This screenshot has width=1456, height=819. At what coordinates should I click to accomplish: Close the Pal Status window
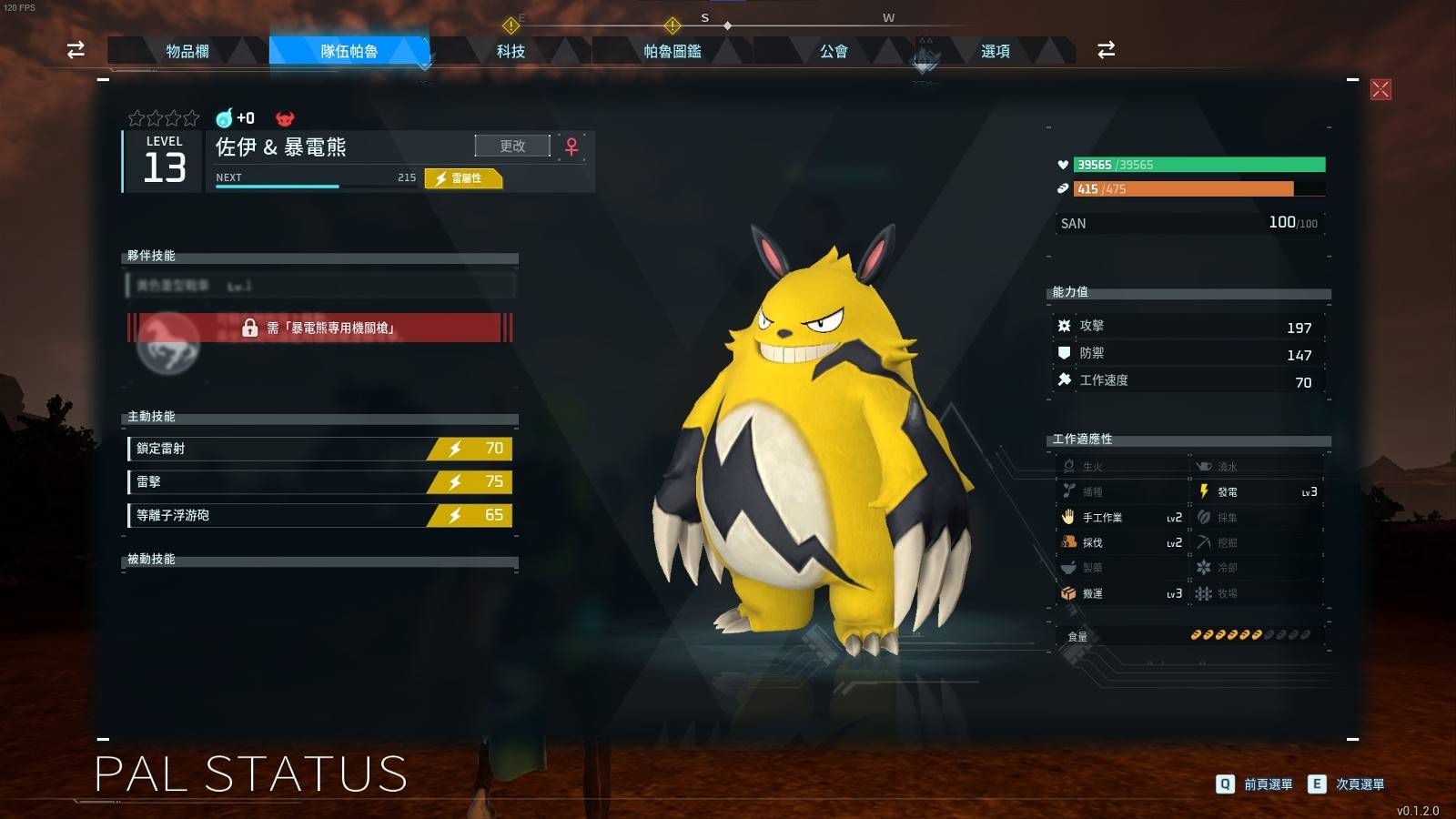[1380, 89]
